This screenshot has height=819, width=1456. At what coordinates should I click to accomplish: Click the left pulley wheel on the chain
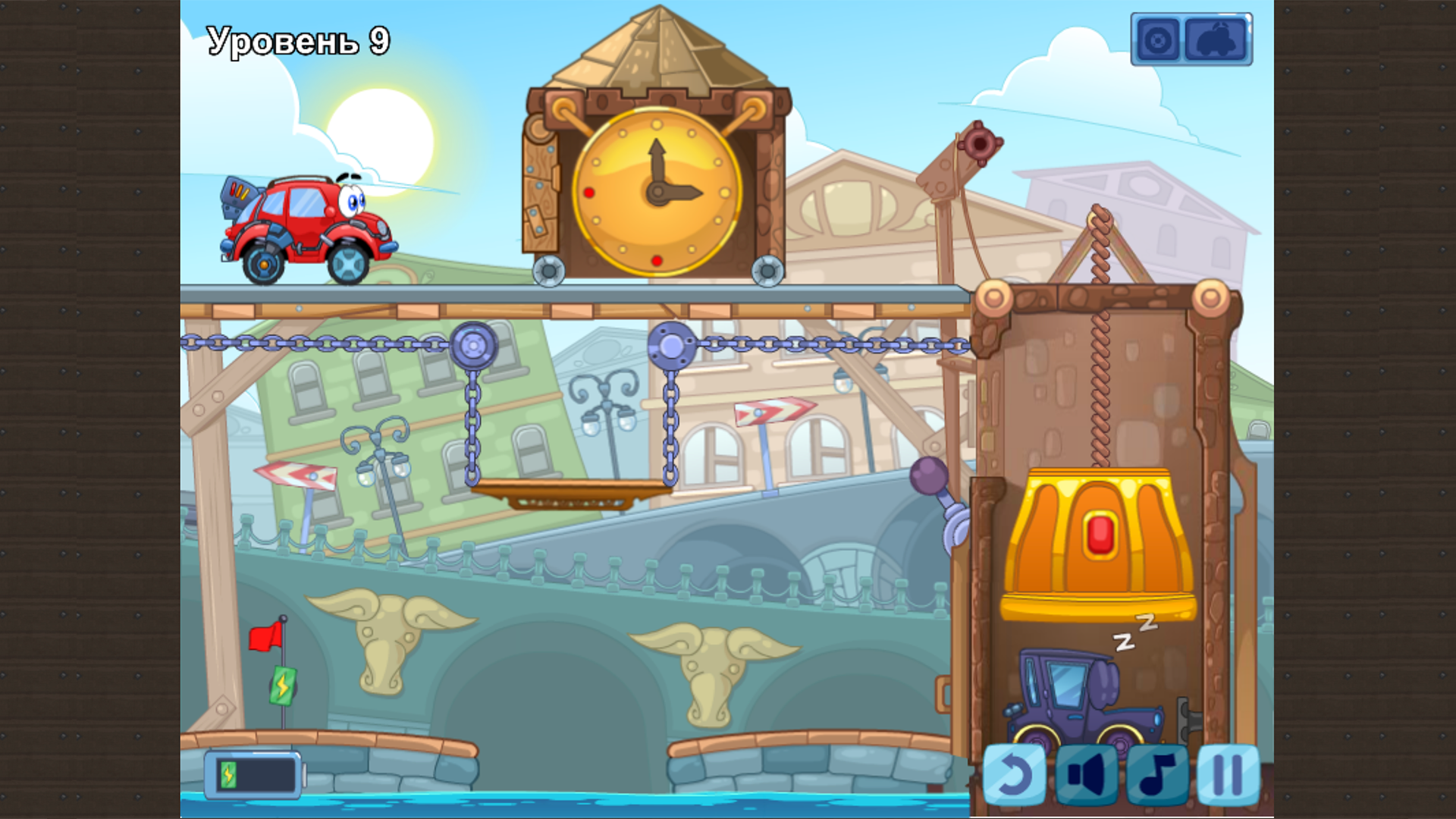coord(474,345)
